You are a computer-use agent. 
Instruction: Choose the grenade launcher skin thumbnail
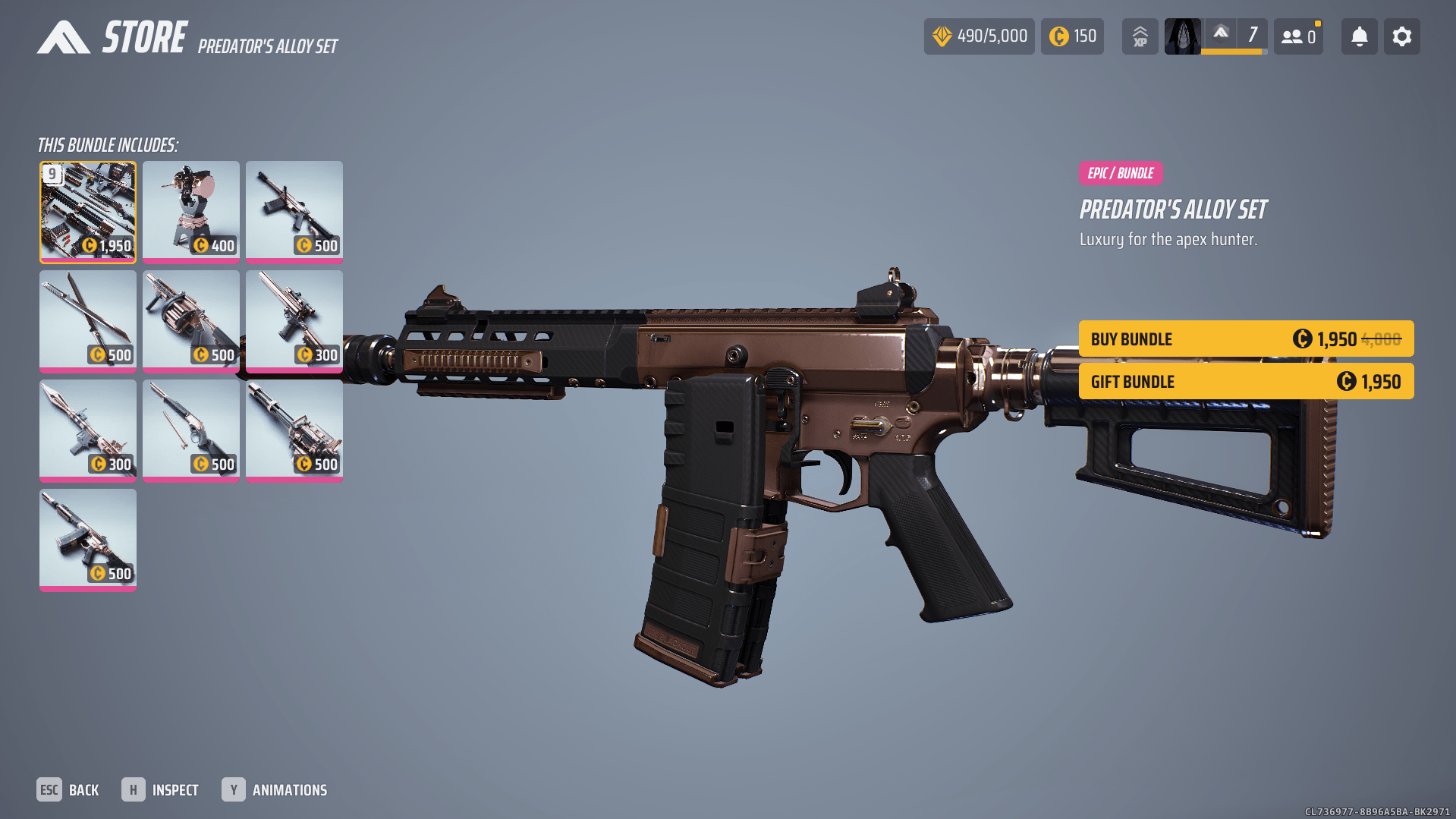pos(191,321)
